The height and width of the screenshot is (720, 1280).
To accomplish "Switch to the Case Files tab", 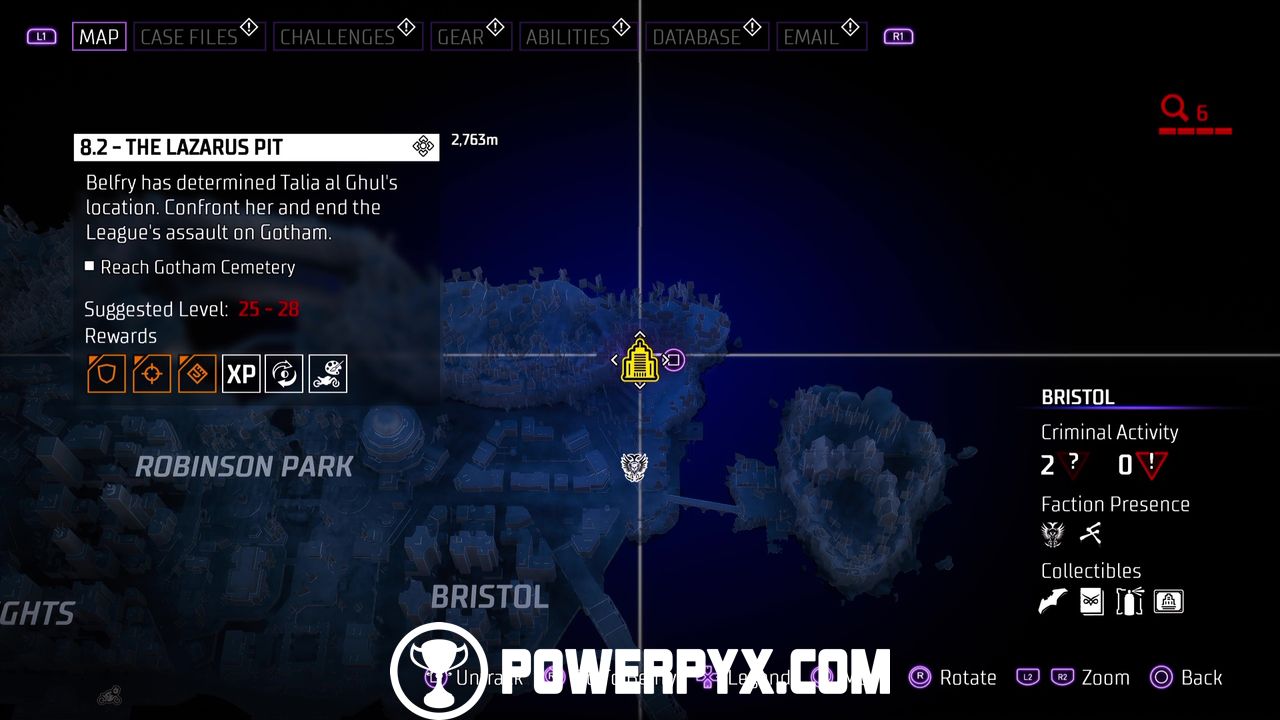I will coord(189,37).
